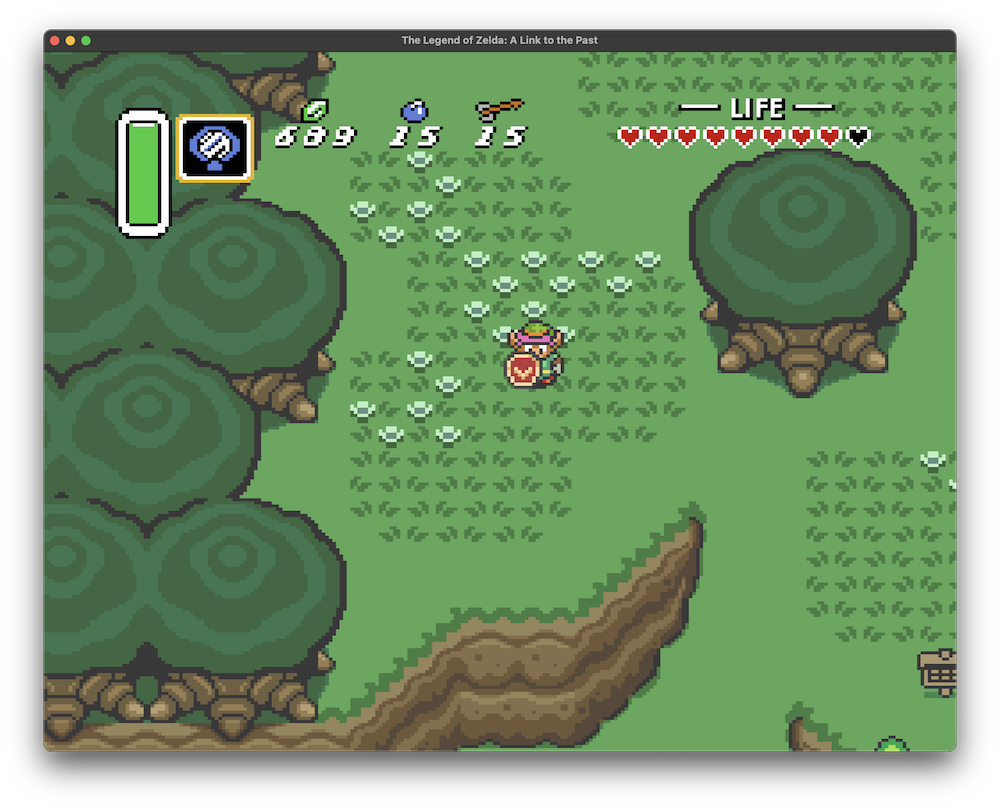Maximize the game window
1000x809 pixels.
[86, 40]
